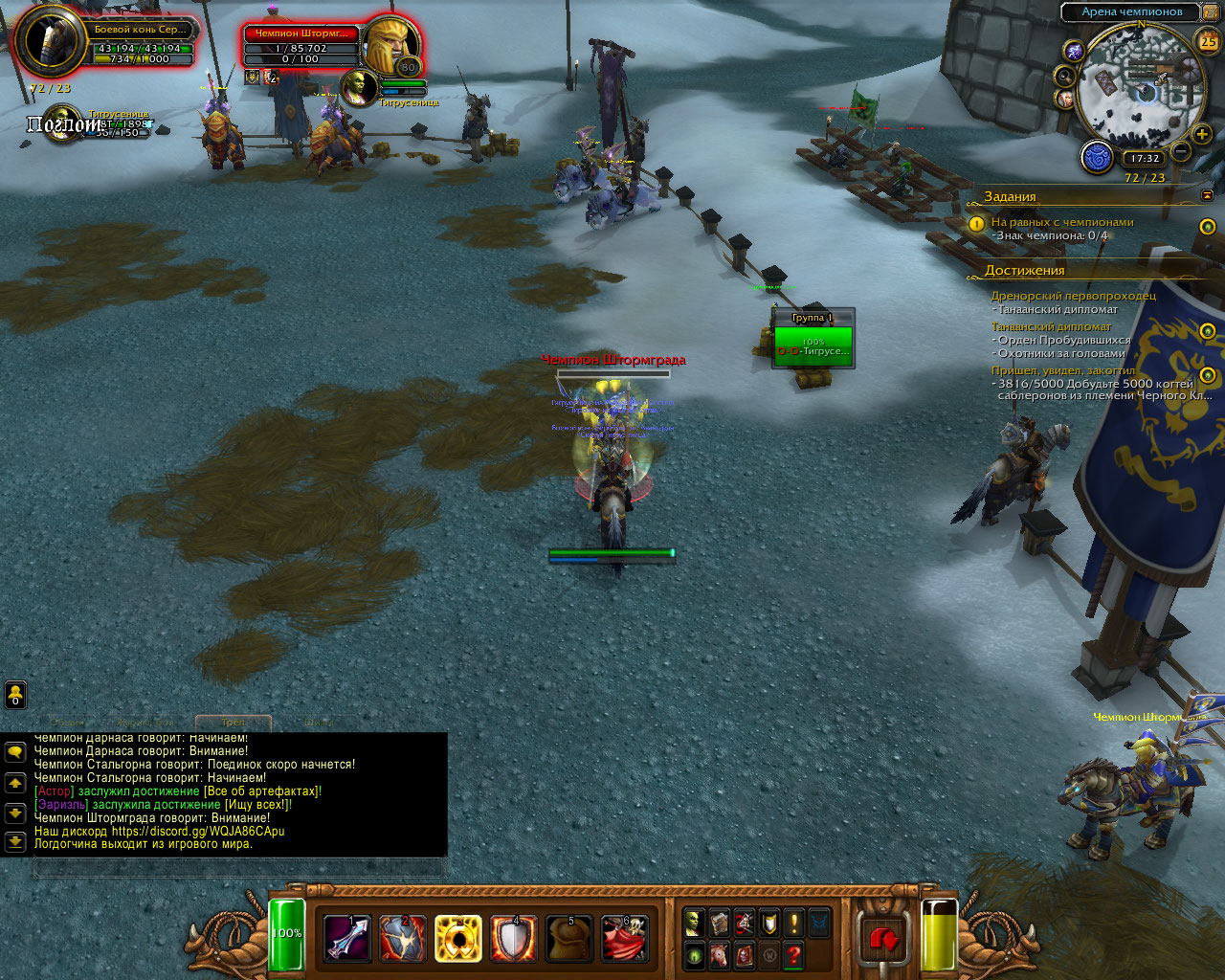
Task: Open the red question mark help button
Action: click(793, 954)
